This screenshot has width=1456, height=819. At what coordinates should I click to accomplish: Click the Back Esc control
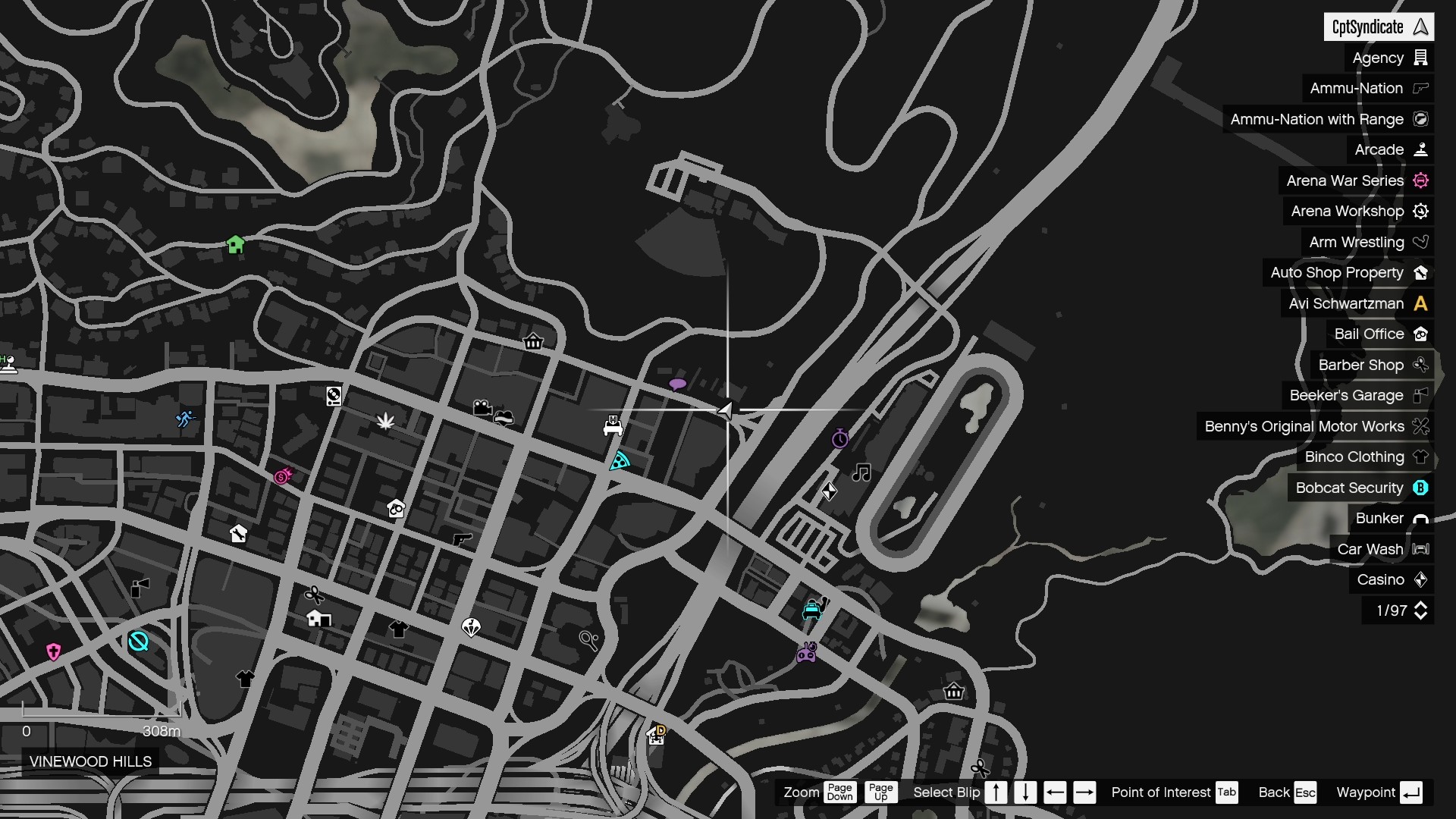coord(1286,792)
